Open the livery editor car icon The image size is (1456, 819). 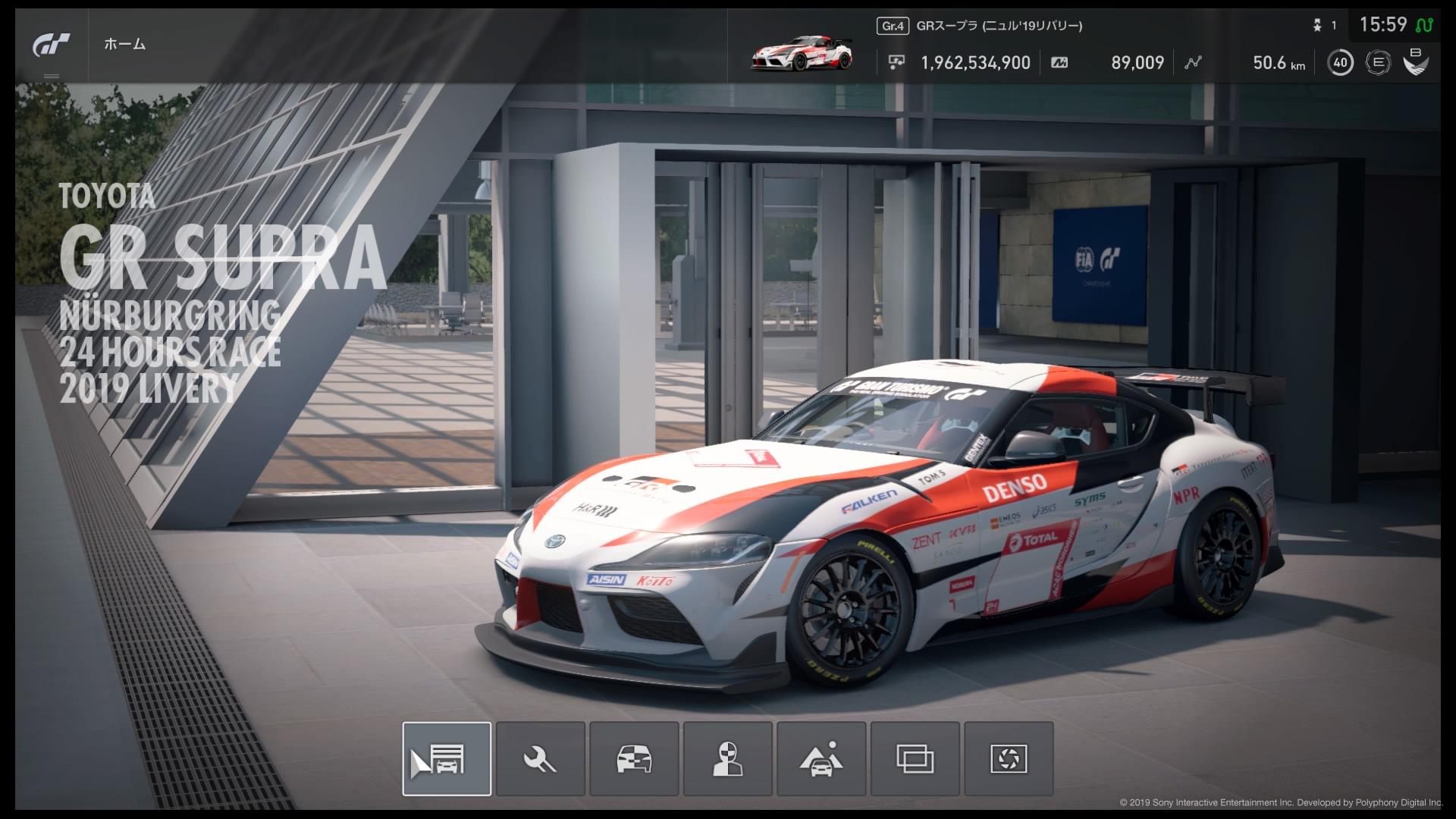(634, 758)
